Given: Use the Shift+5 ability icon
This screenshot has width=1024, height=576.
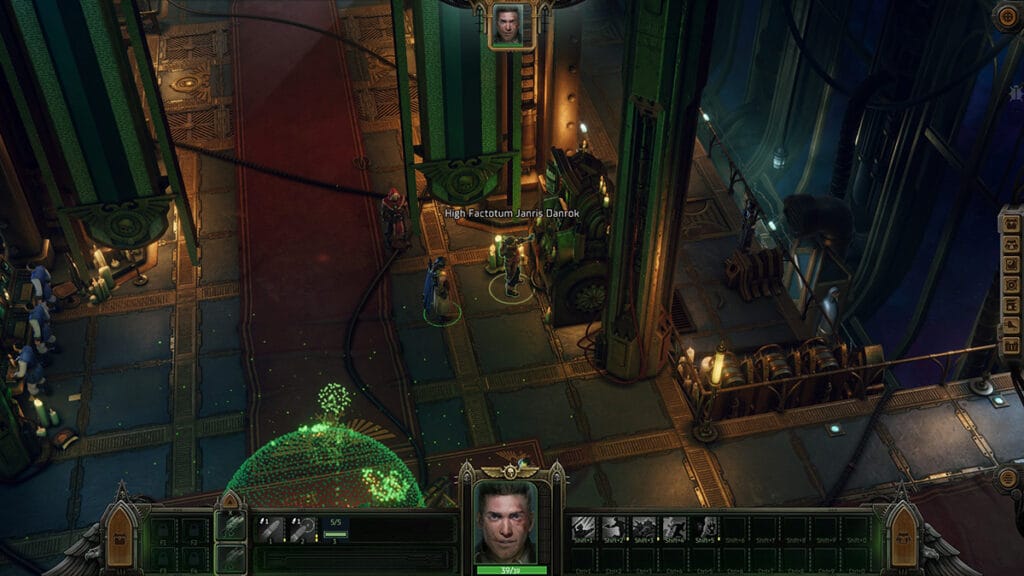Looking at the screenshot, I should click(705, 527).
